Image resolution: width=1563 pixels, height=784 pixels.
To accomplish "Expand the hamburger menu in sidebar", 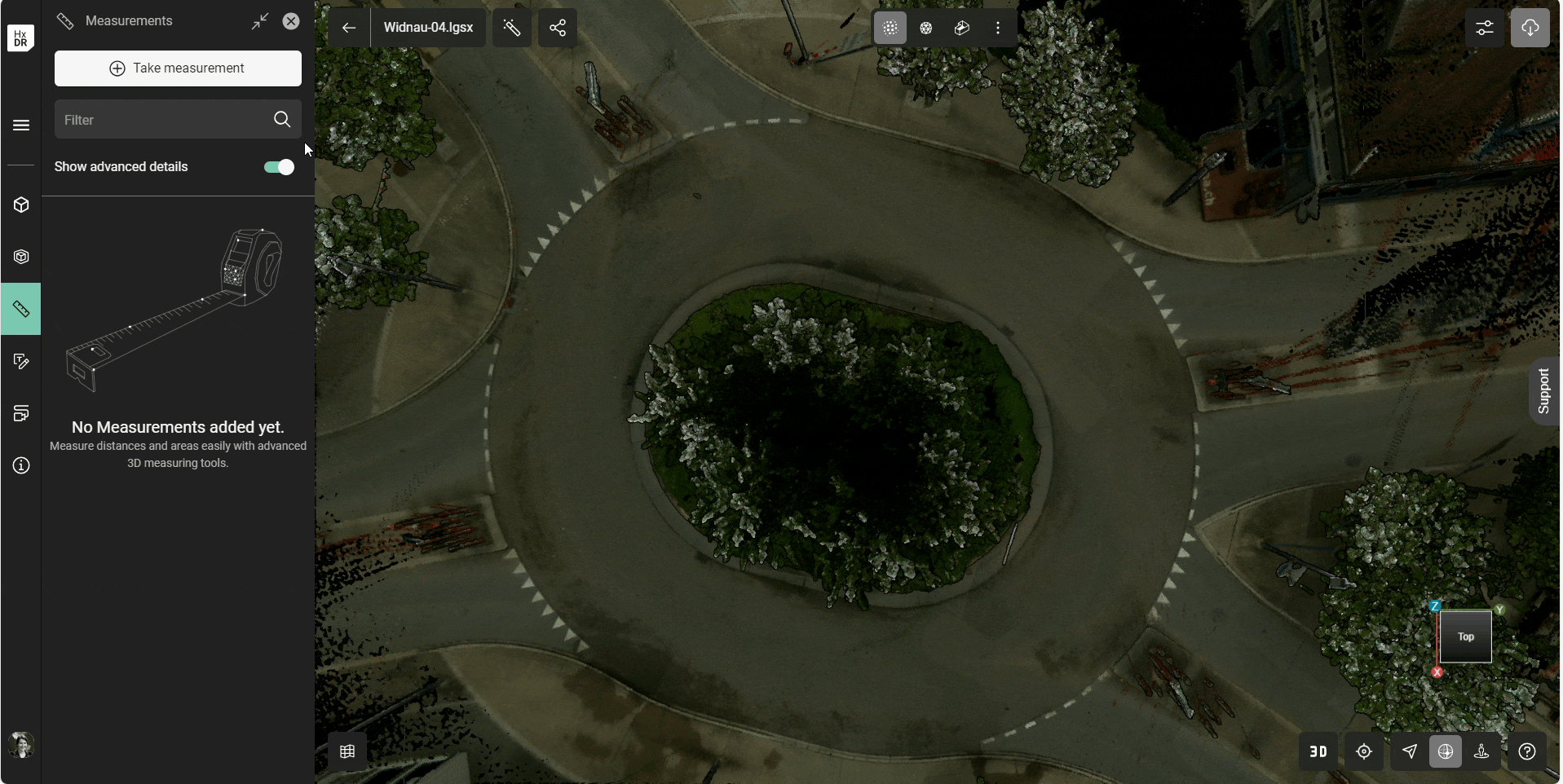I will (20, 125).
